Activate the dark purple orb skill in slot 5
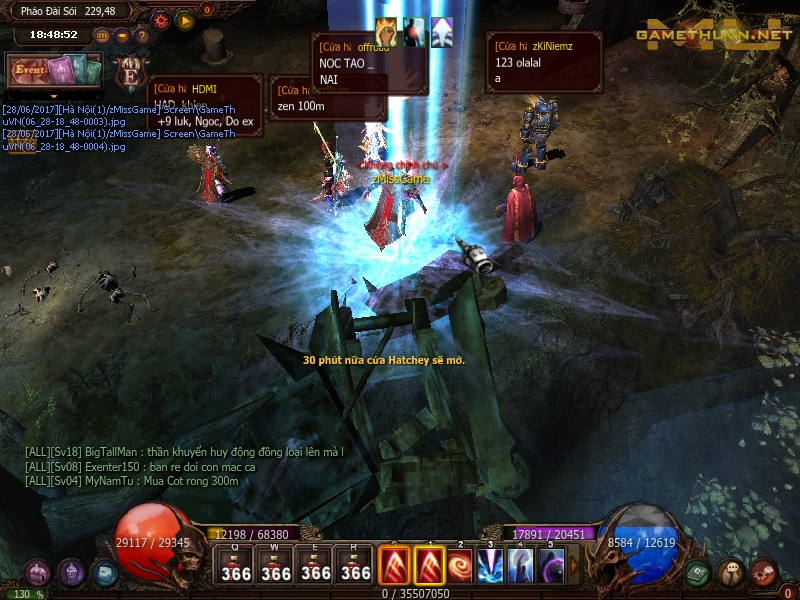800x600 pixels. pos(551,566)
